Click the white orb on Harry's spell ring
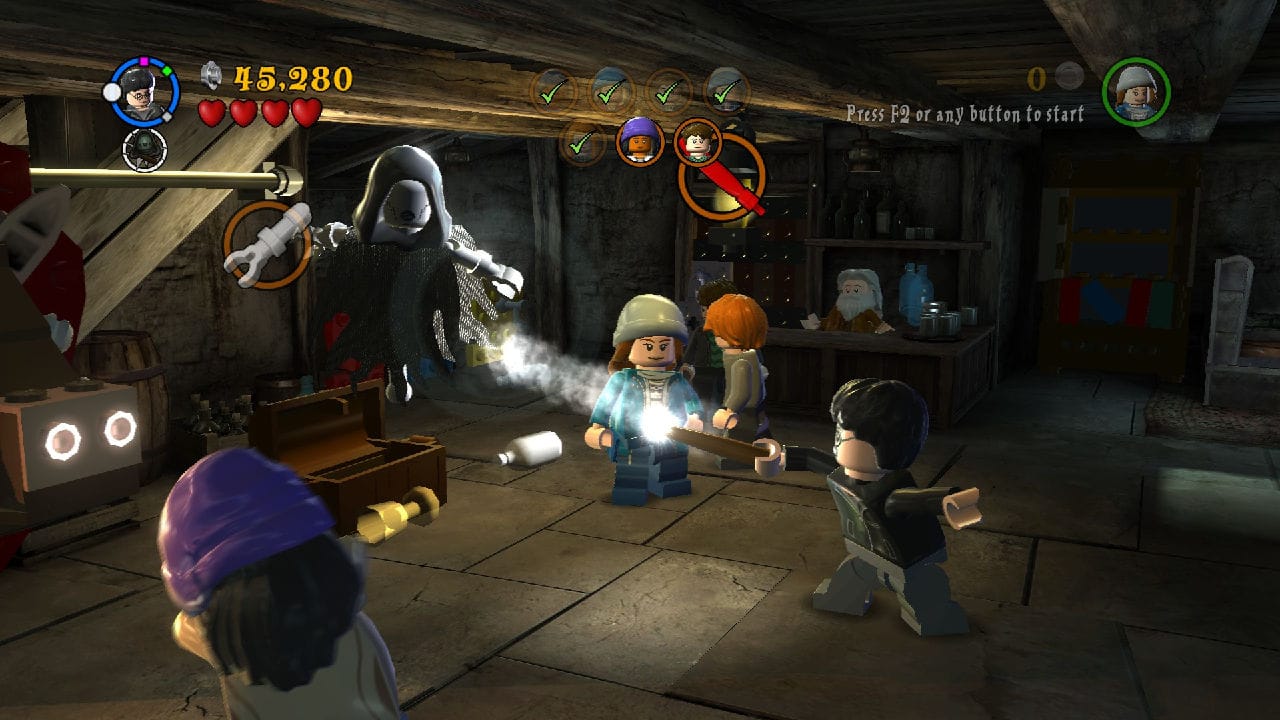This screenshot has height=720, width=1280. (112, 92)
